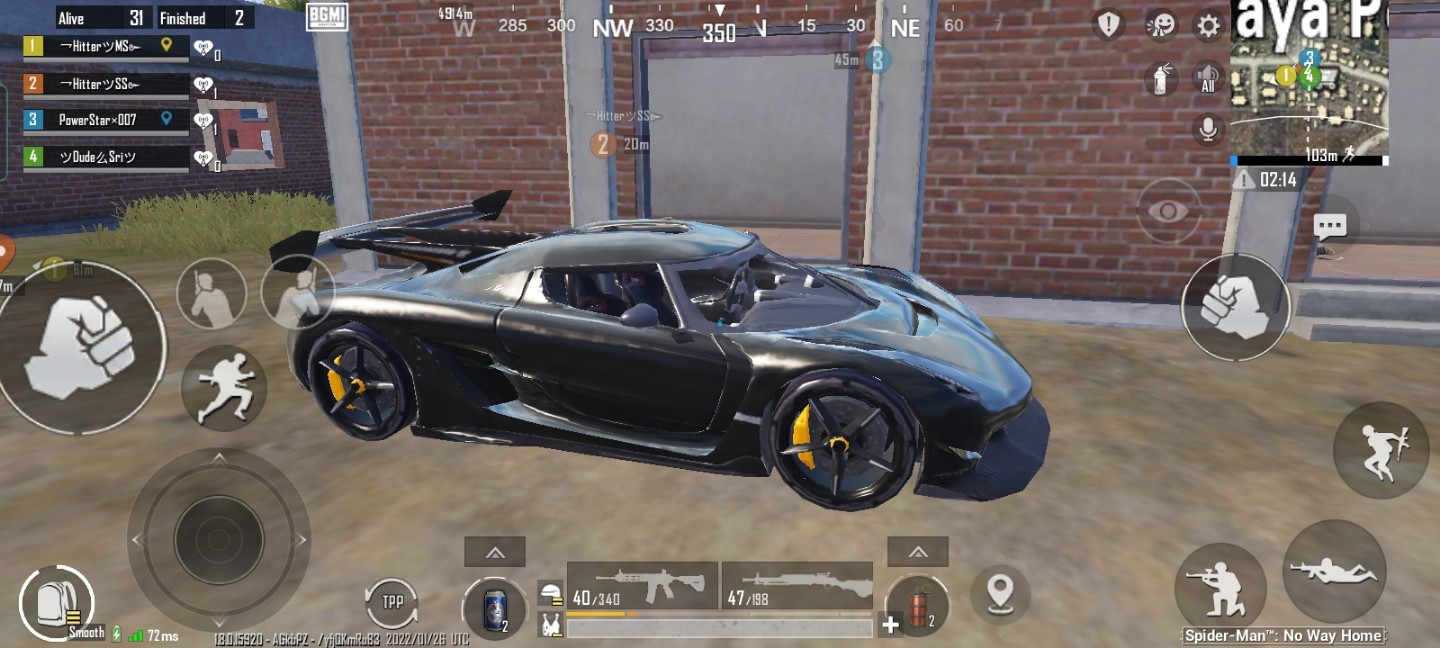Toggle the sprint running button
This screenshot has height=648, width=1440.
(x=224, y=388)
